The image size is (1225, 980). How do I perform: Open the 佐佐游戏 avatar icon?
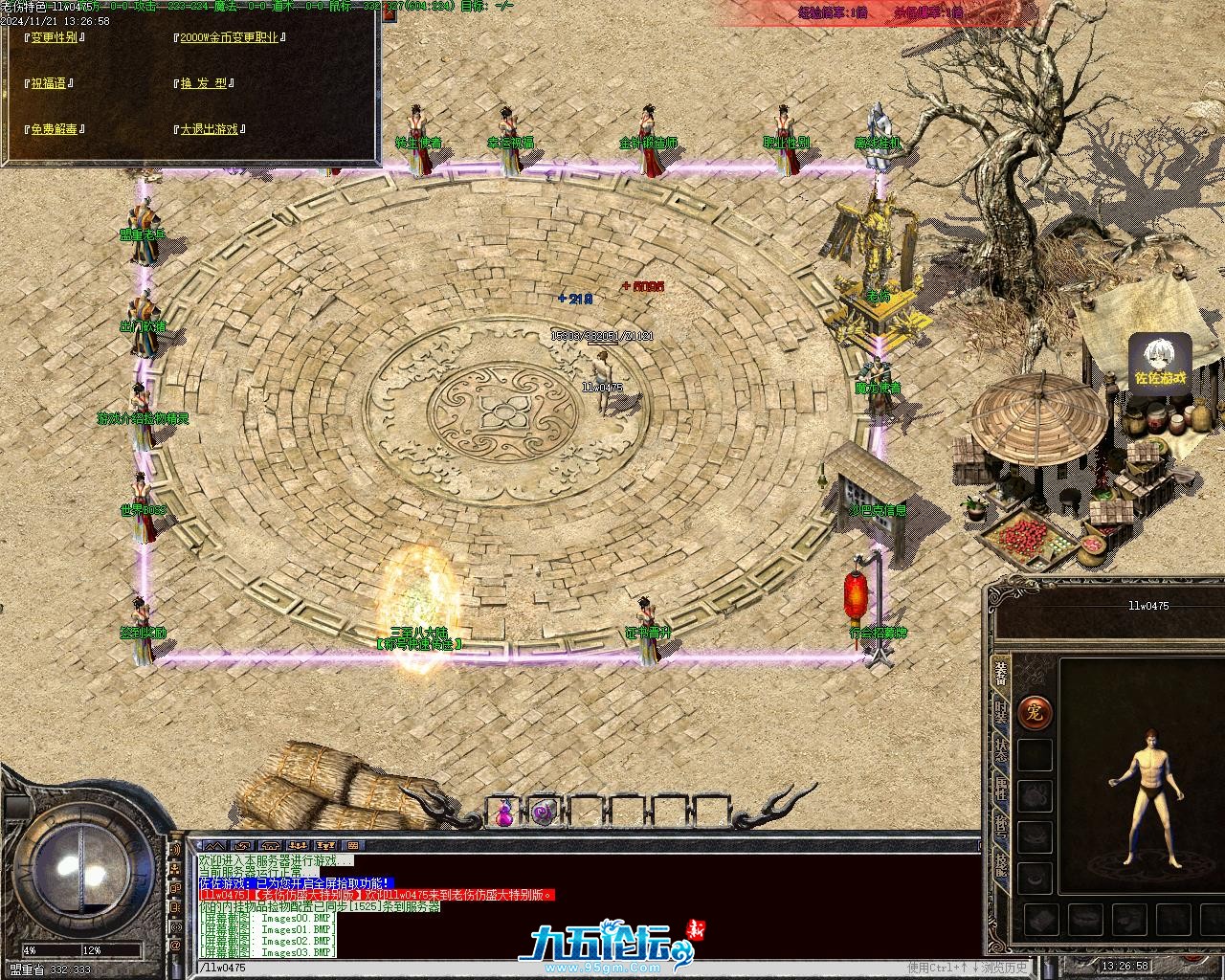point(1160,364)
